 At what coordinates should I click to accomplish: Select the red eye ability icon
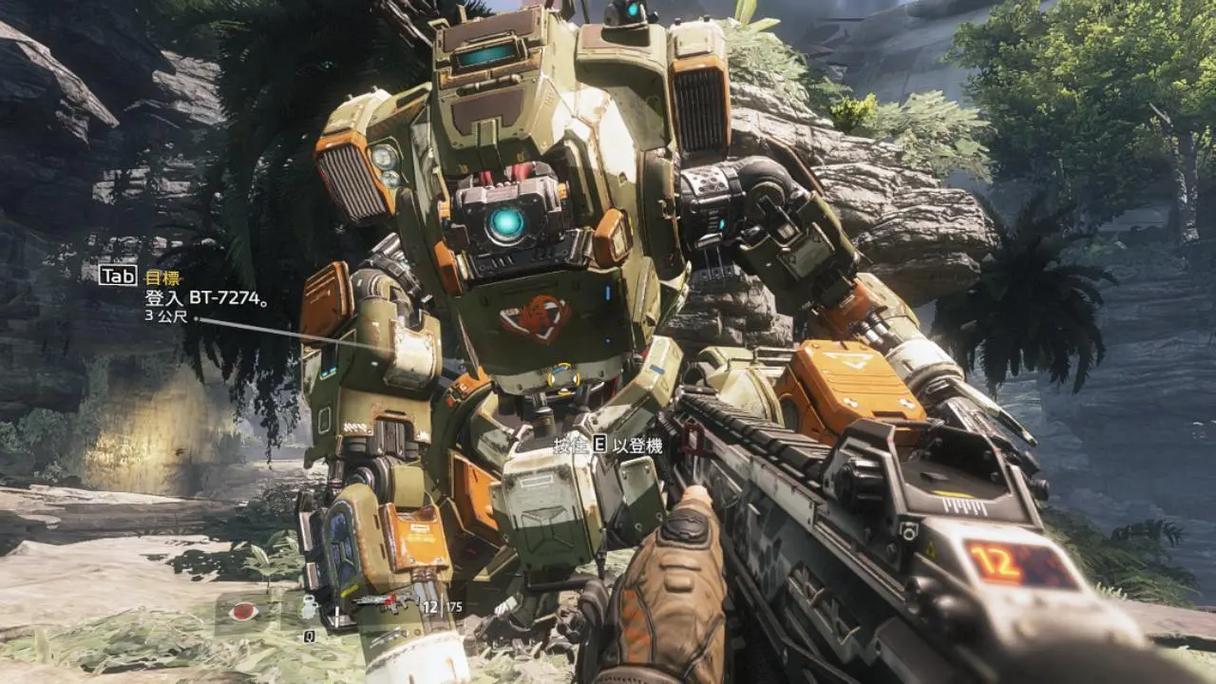click(244, 611)
